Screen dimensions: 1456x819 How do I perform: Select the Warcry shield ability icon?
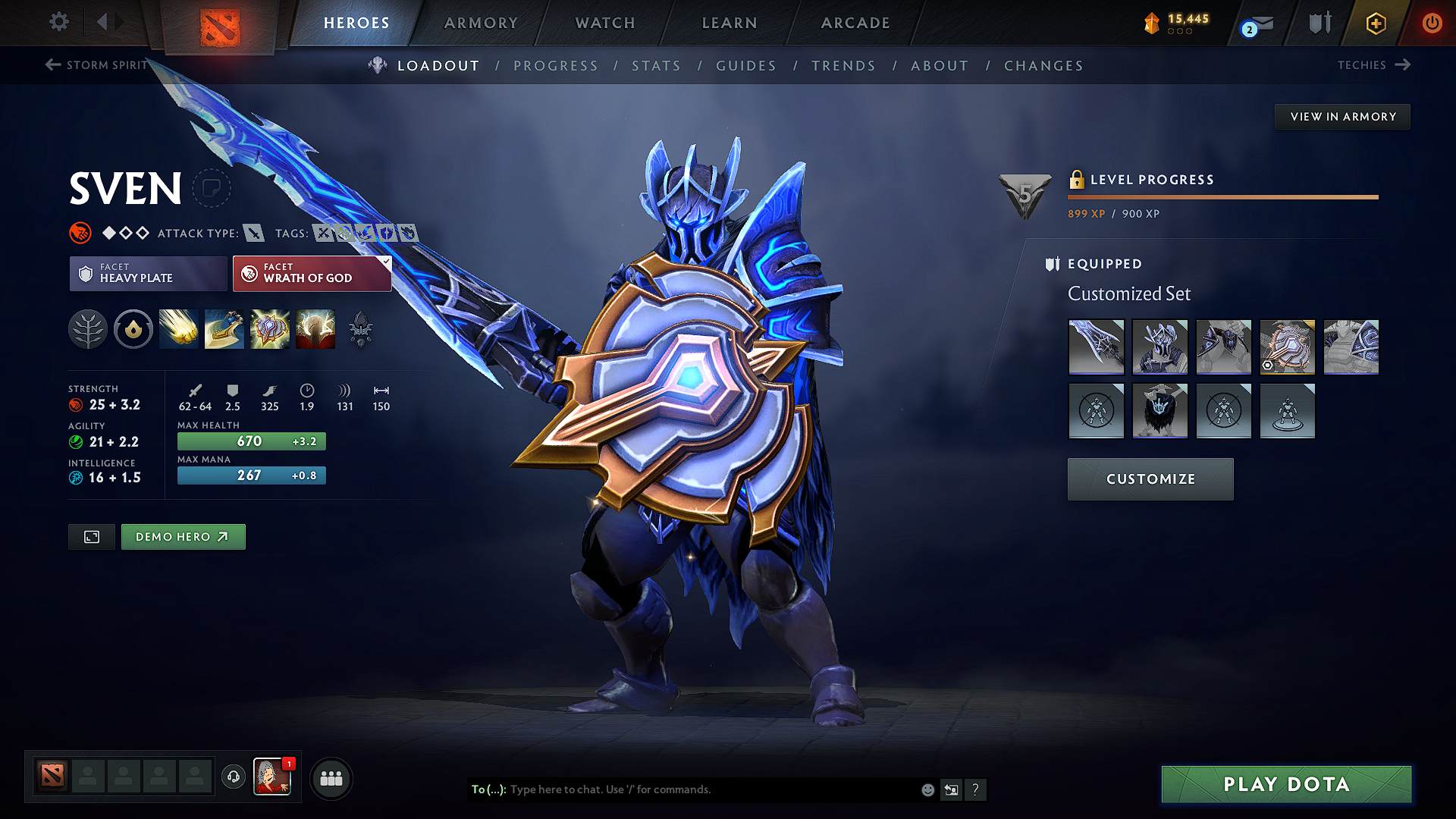coord(270,328)
